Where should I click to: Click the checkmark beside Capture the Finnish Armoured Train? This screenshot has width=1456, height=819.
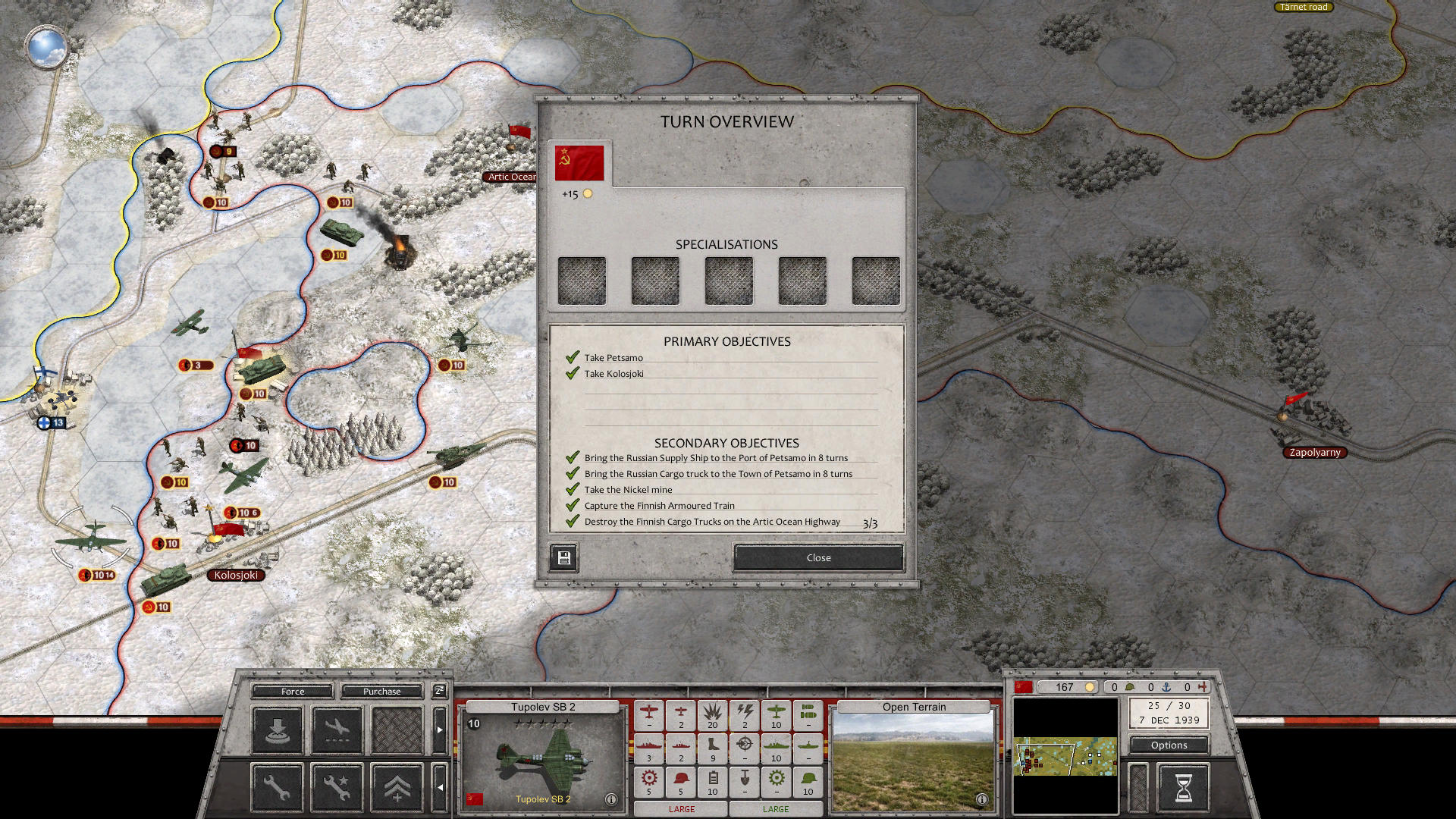pyautogui.click(x=572, y=505)
